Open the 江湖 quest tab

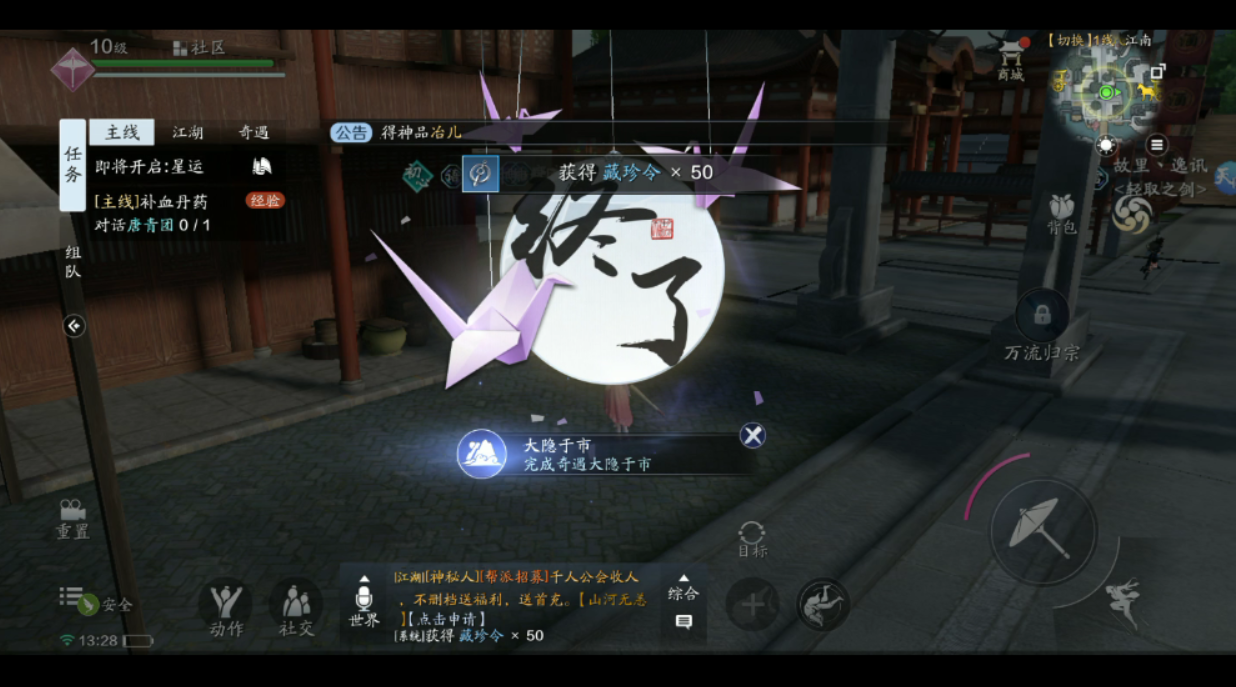point(188,132)
